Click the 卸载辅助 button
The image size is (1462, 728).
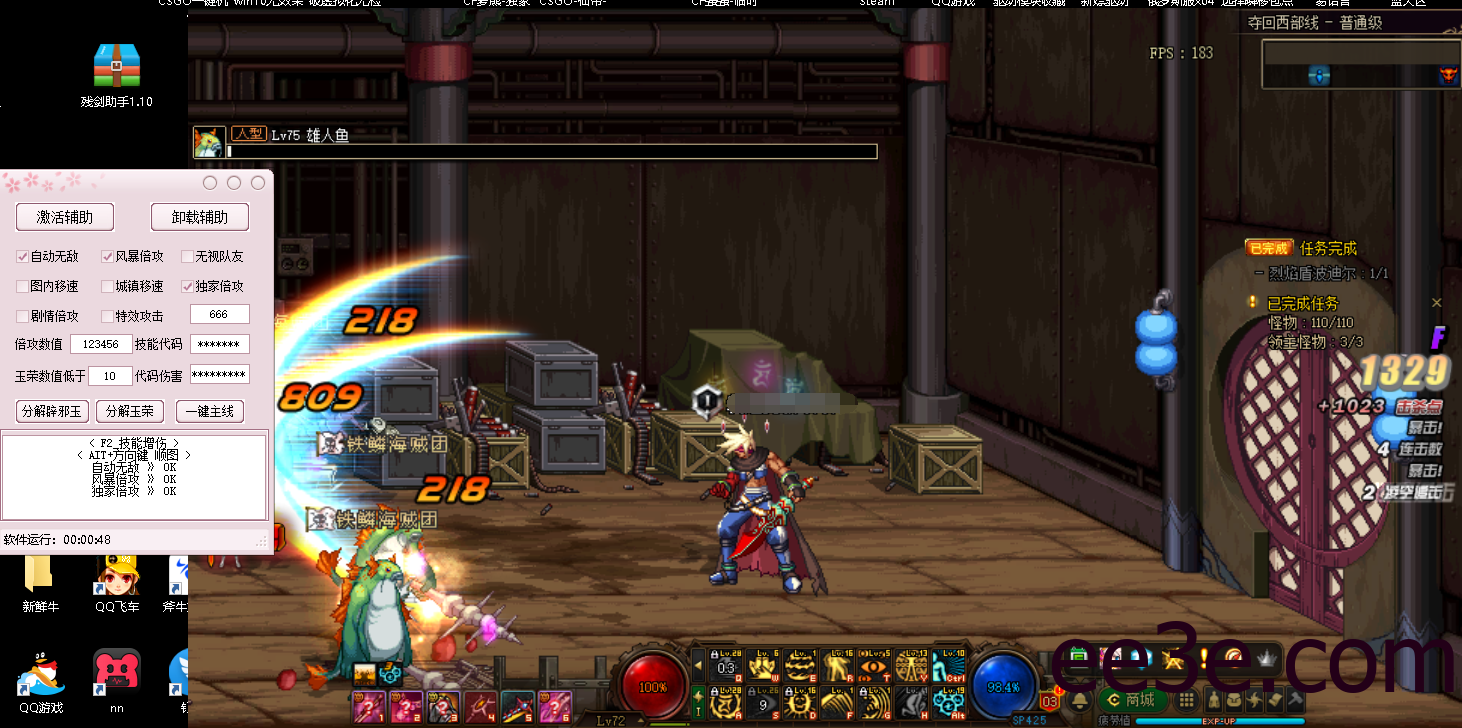[200, 217]
